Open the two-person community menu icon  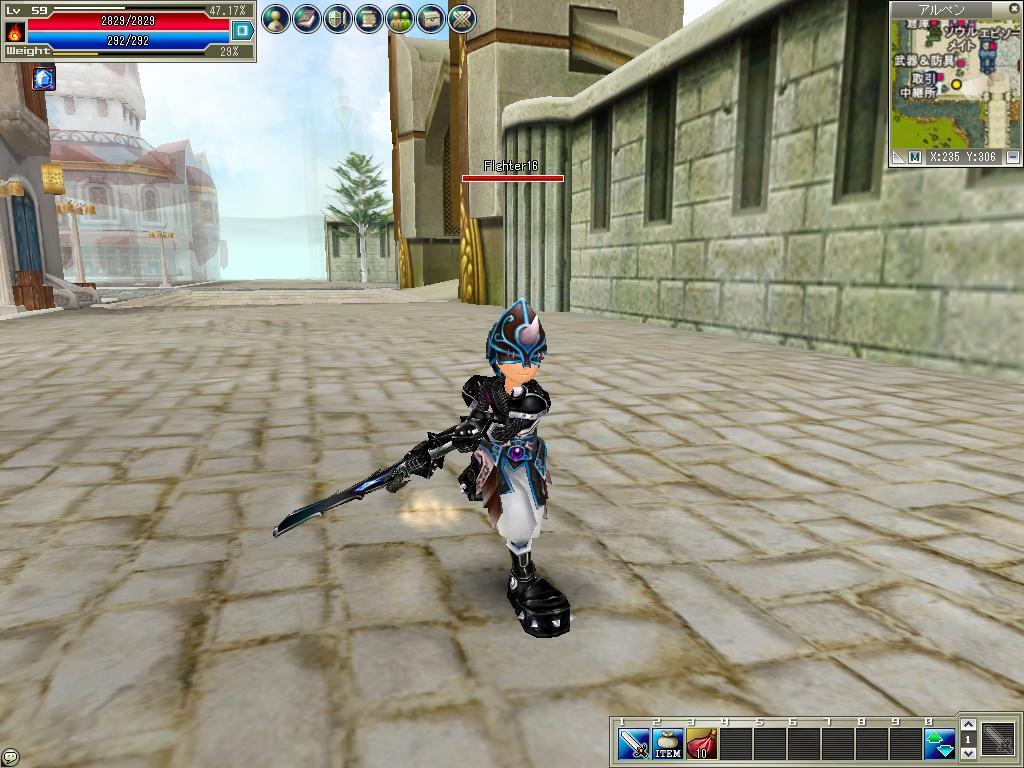(400, 18)
